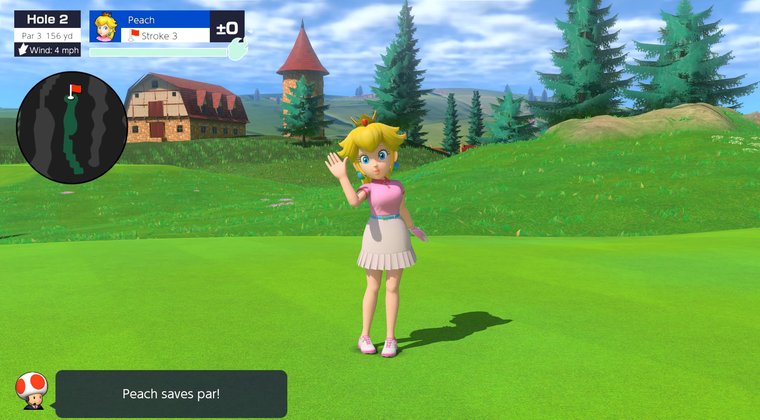Select the Hole 2 info panel
The height and width of the screenshot is (420, 760).
(x=47, y=34)
